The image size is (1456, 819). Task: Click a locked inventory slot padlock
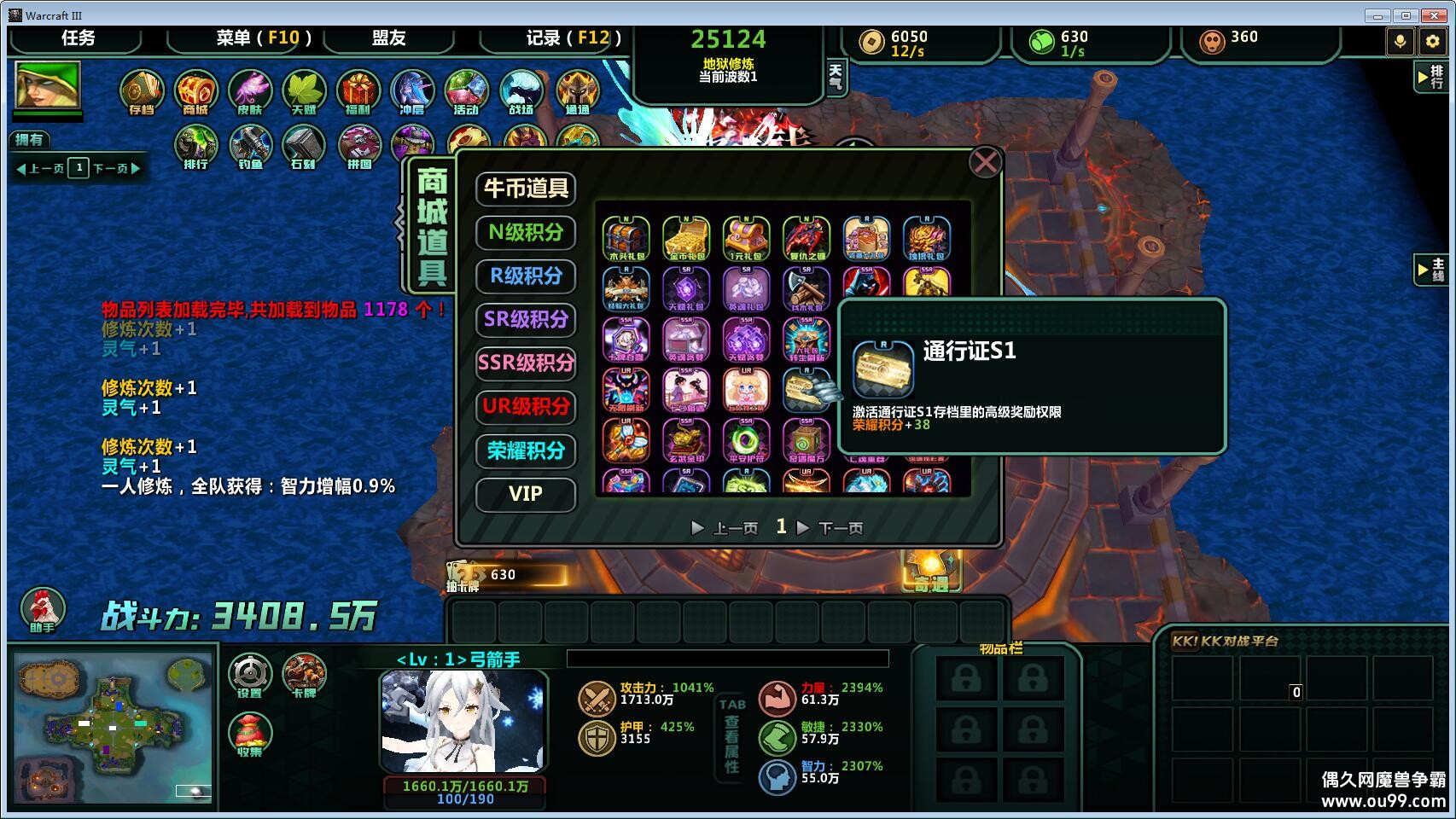click(967, 677)
